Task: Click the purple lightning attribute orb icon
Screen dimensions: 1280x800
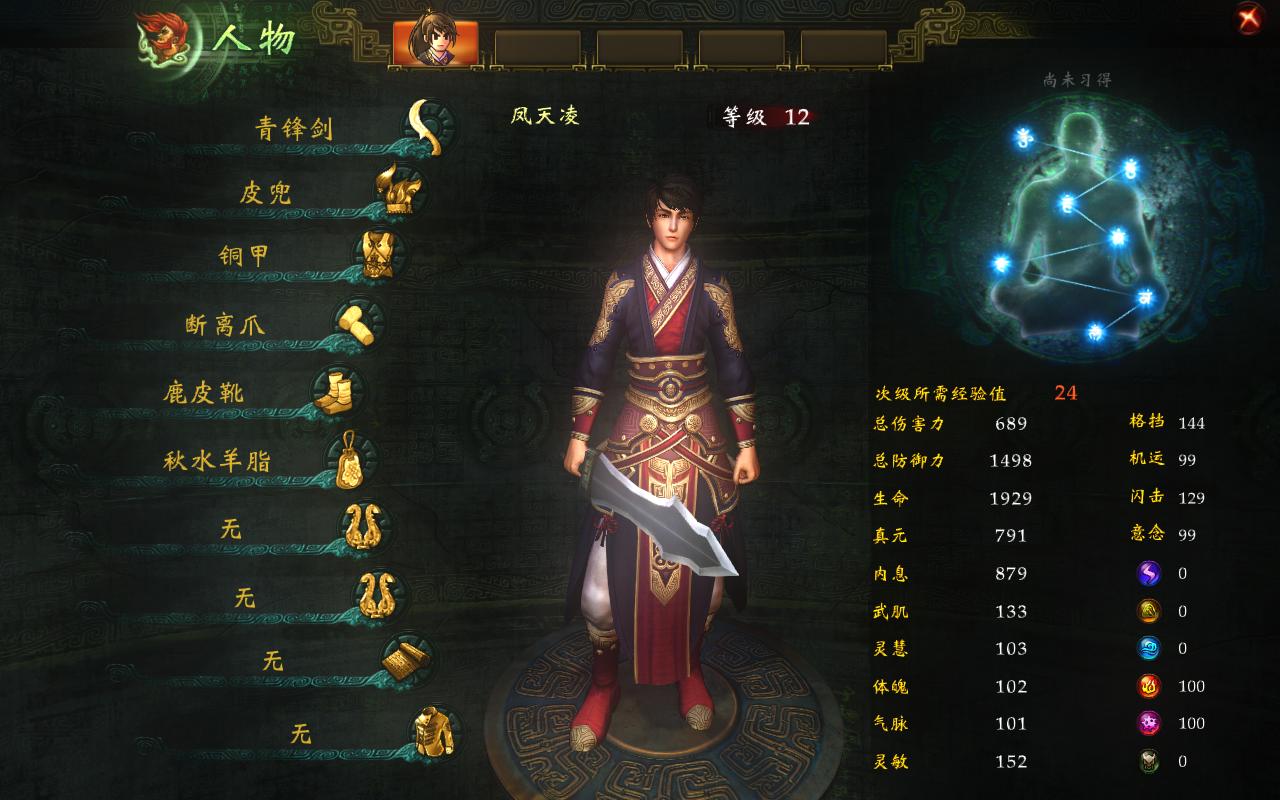Action: [1148, 573]
